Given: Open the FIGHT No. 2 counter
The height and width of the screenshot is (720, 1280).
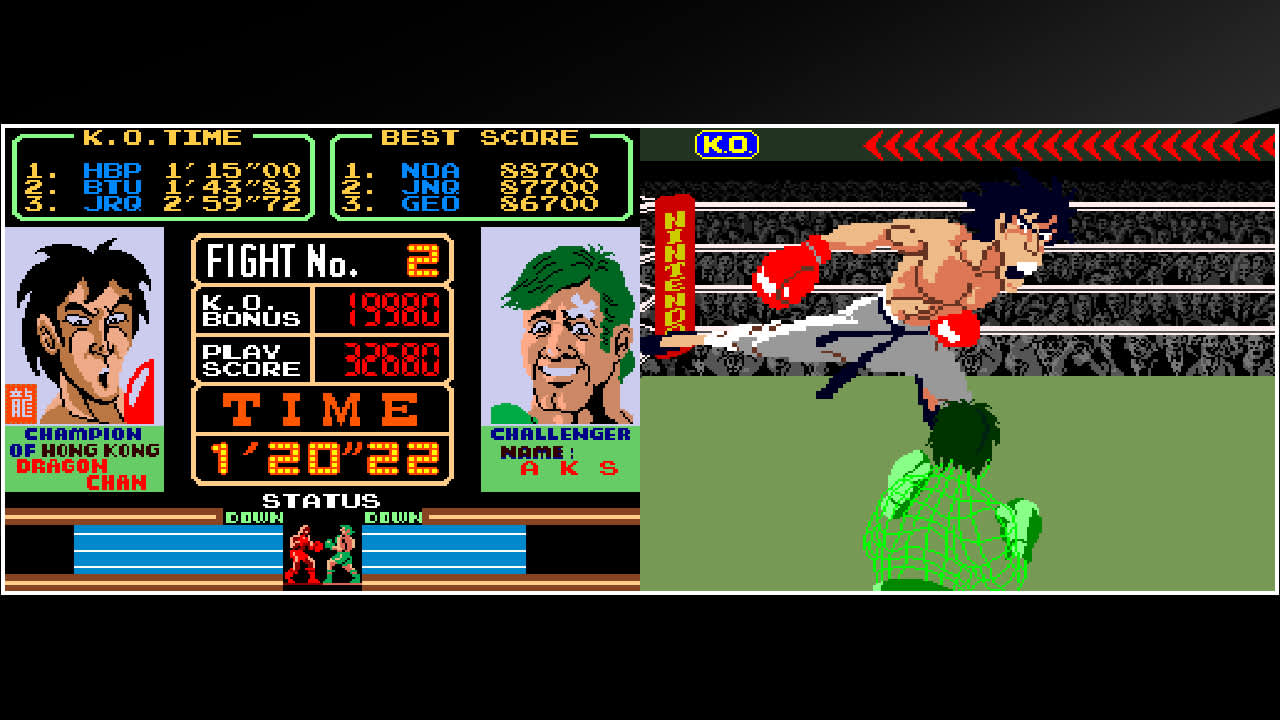Looking at the screenshot, I should point(320,260).
